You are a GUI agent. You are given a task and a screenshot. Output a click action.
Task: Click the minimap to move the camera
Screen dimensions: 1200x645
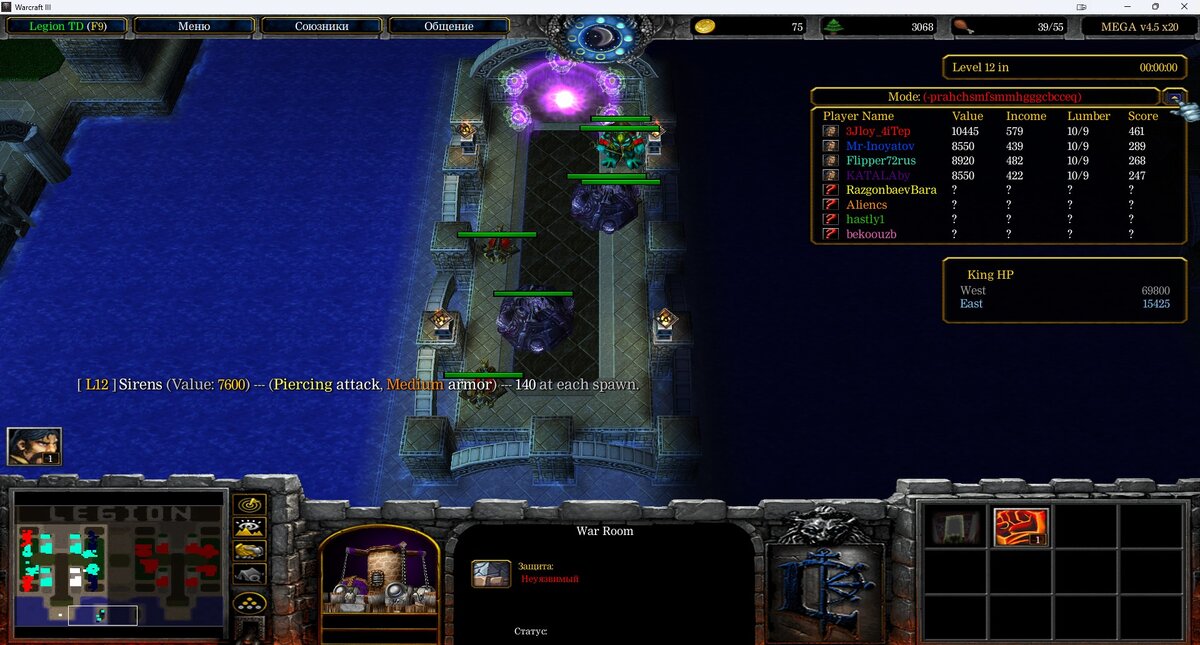tap(120, 566)
